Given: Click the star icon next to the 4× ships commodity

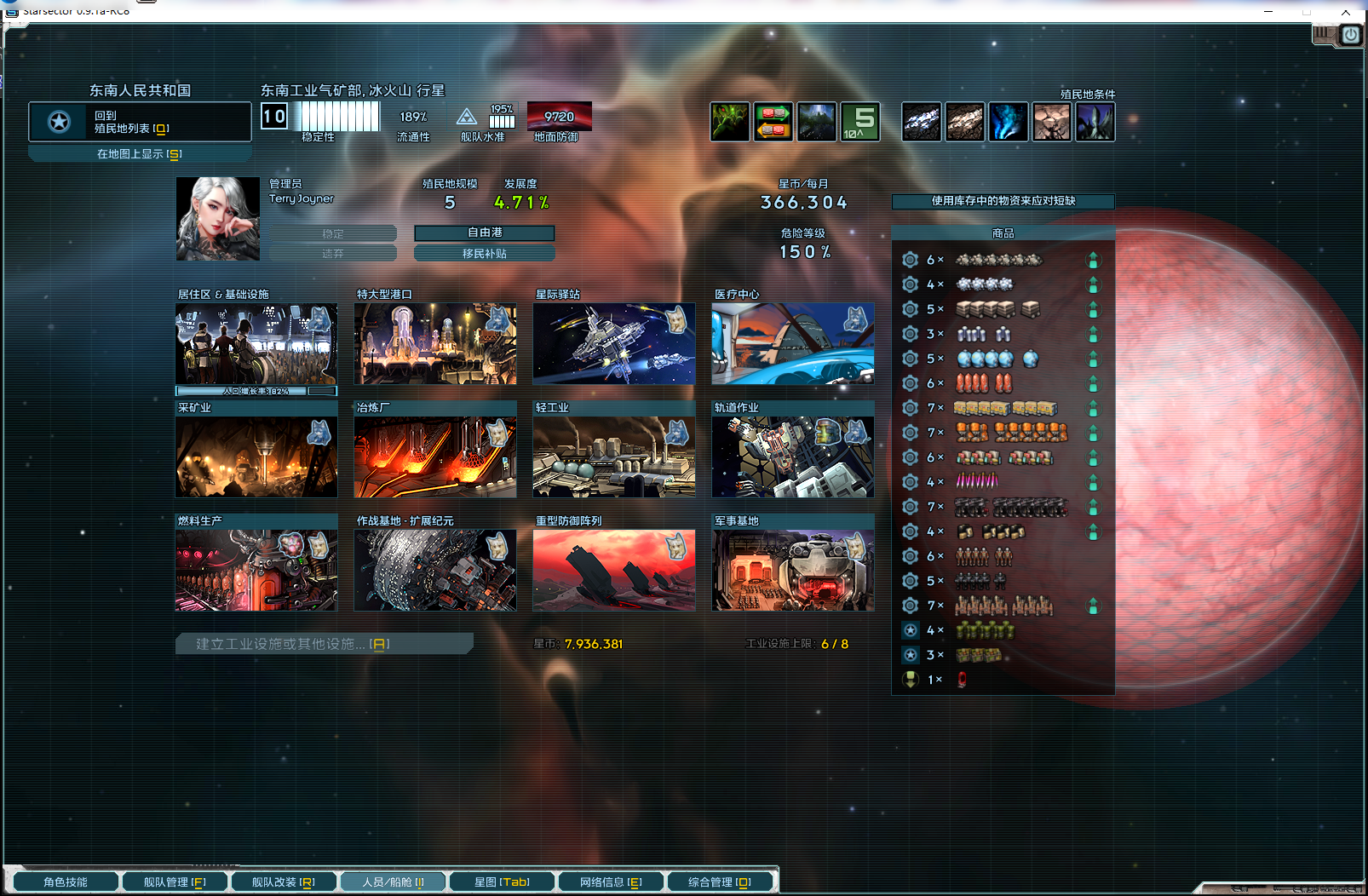Looking at the screenshot, I should point(910,630).
